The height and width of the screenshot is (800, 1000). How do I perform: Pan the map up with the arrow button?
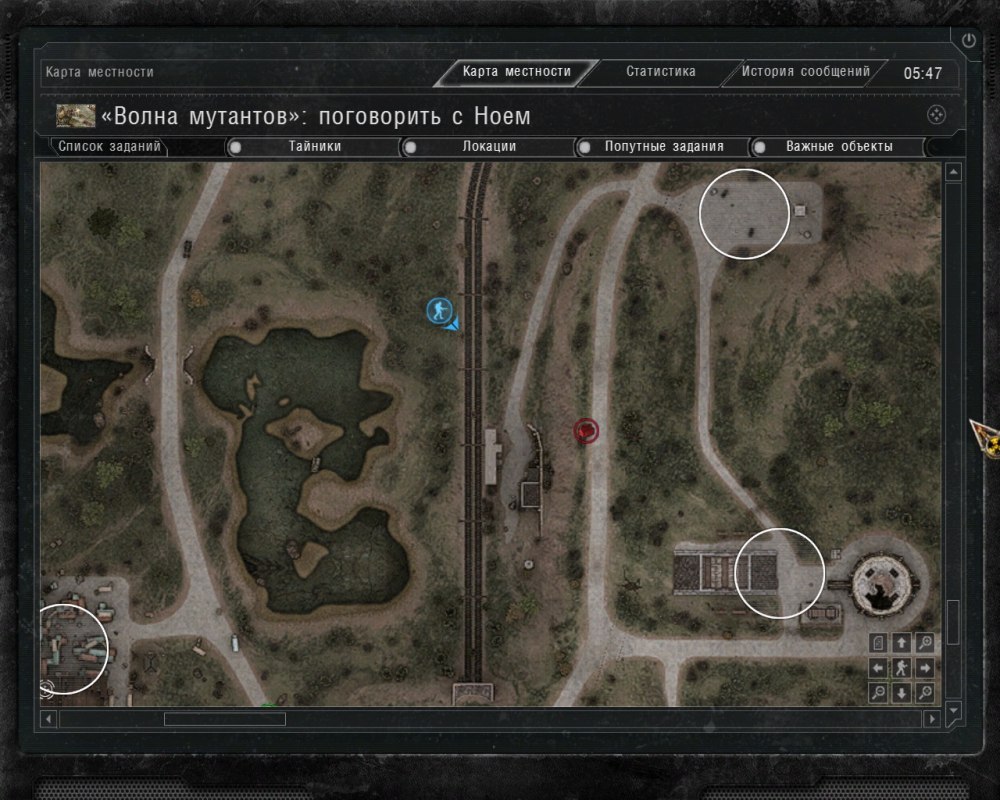901,643
